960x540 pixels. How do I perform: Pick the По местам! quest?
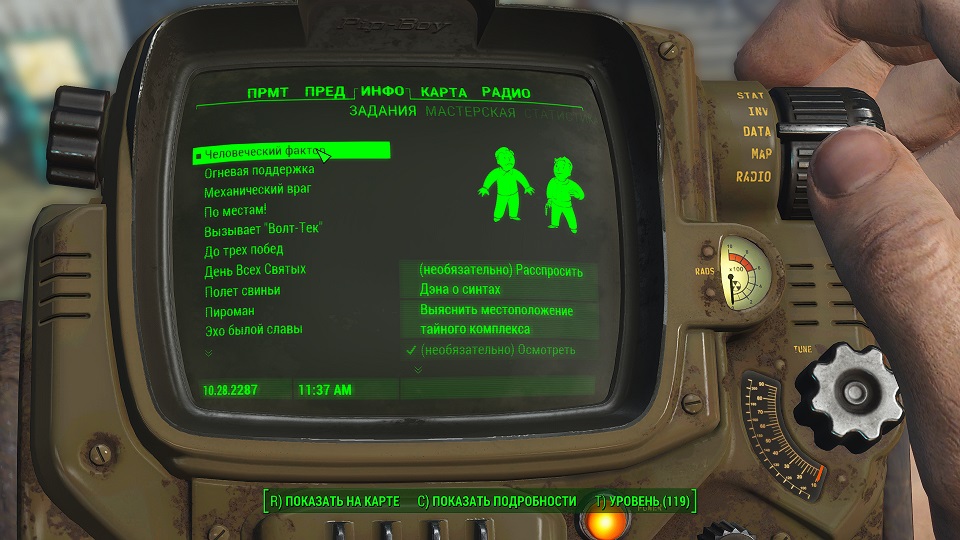[x=235, y=211]
